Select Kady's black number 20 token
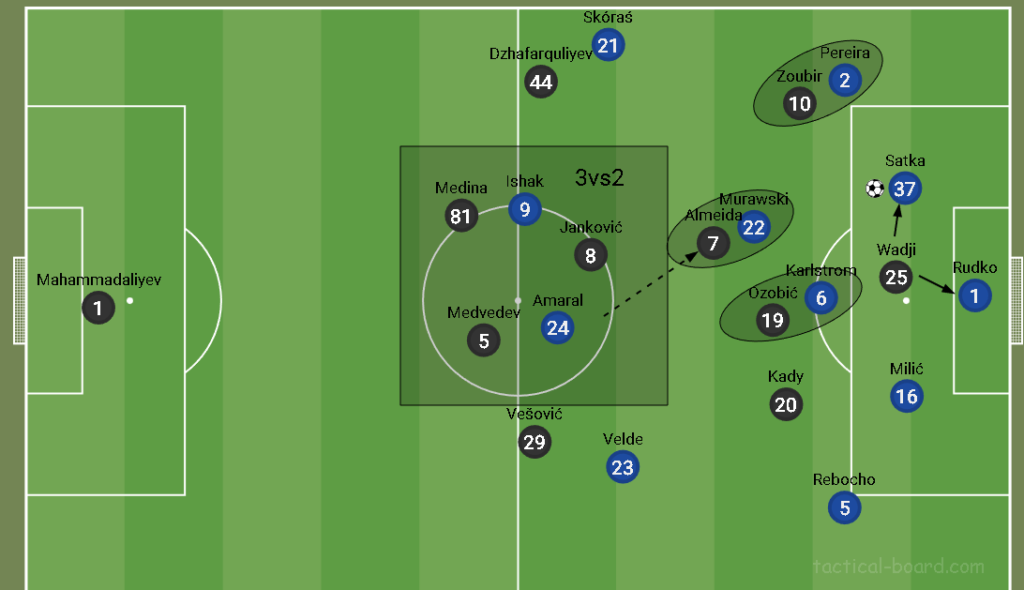Viewport: 1024px width, 590px height. [786, 404]
